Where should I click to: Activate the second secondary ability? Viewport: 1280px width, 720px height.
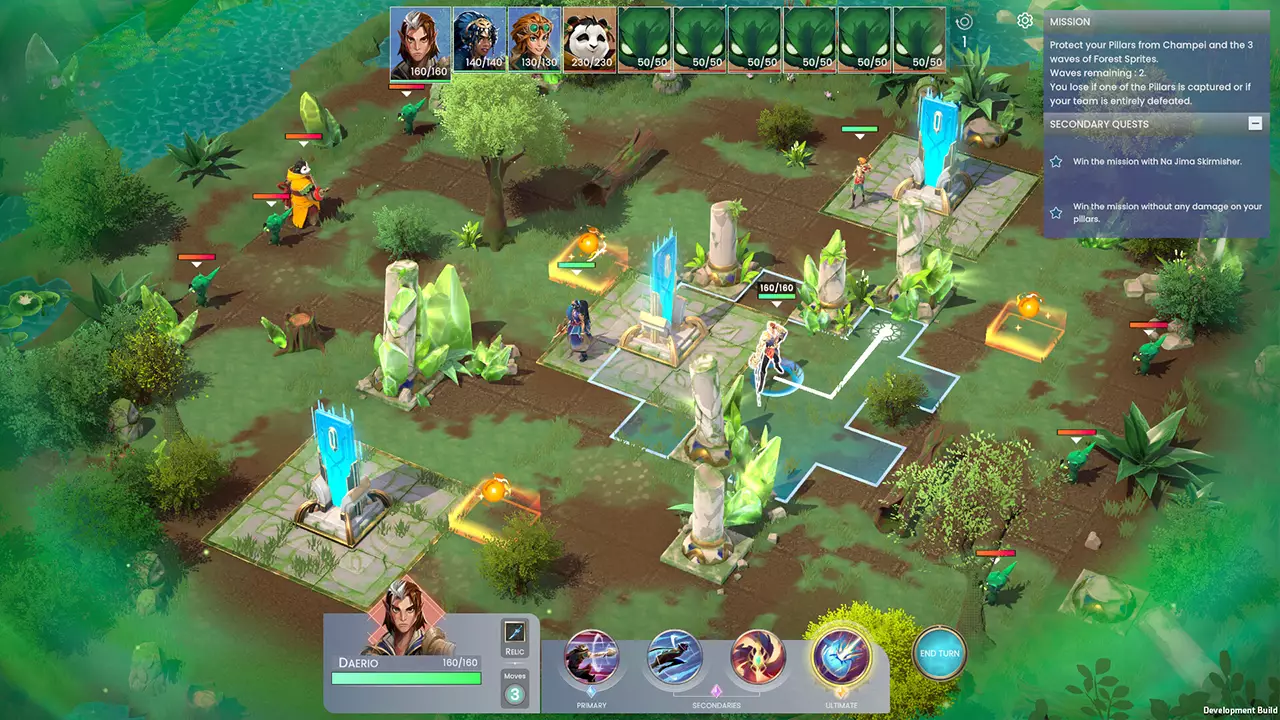tap(757, 655)
